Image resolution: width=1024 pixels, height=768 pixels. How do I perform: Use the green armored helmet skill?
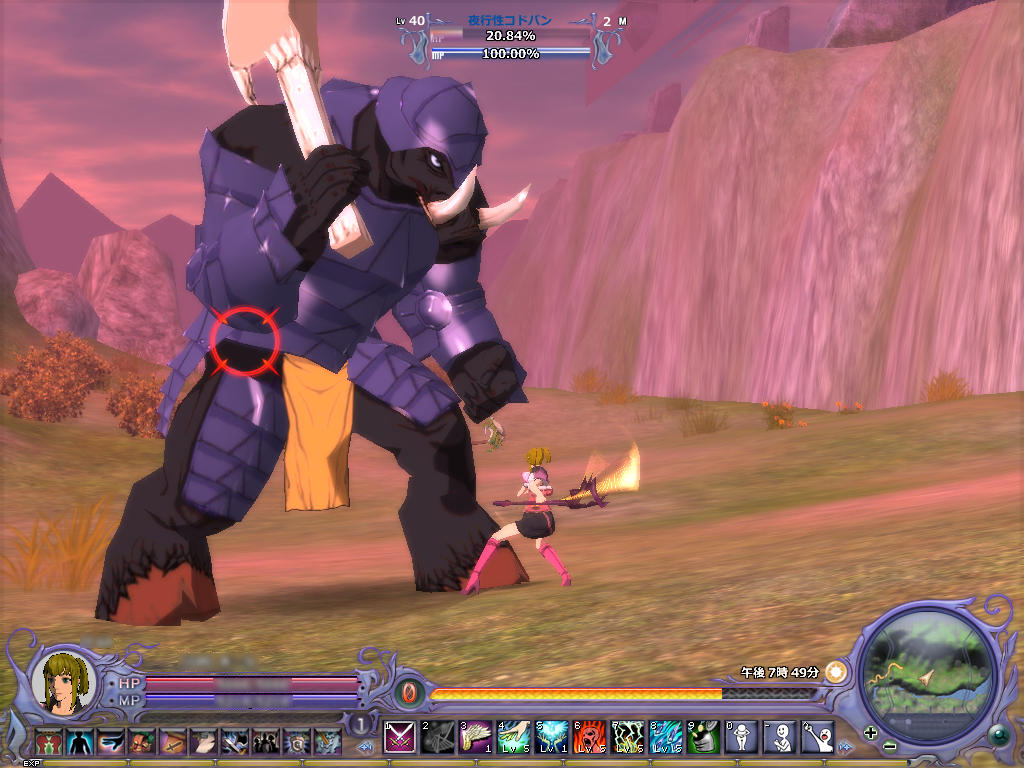click(x=704, y=738)
